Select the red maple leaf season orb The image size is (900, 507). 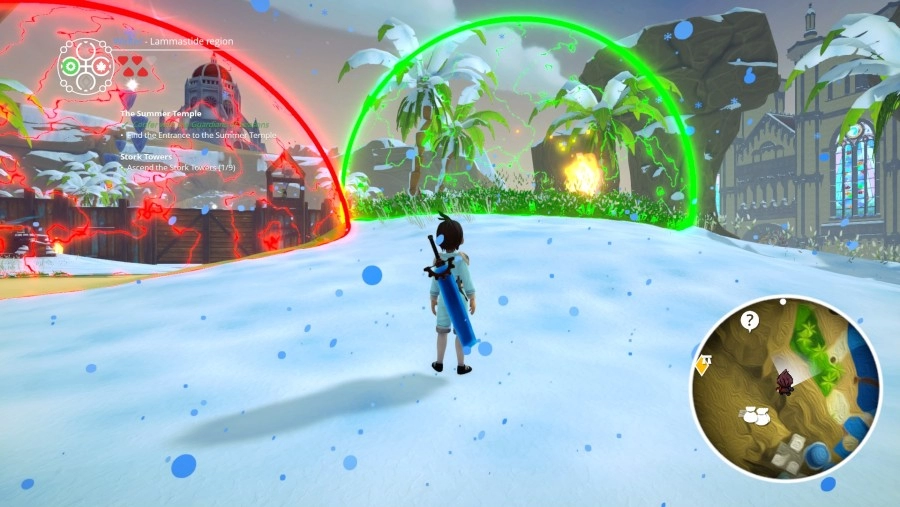click(x=101, y=67)
